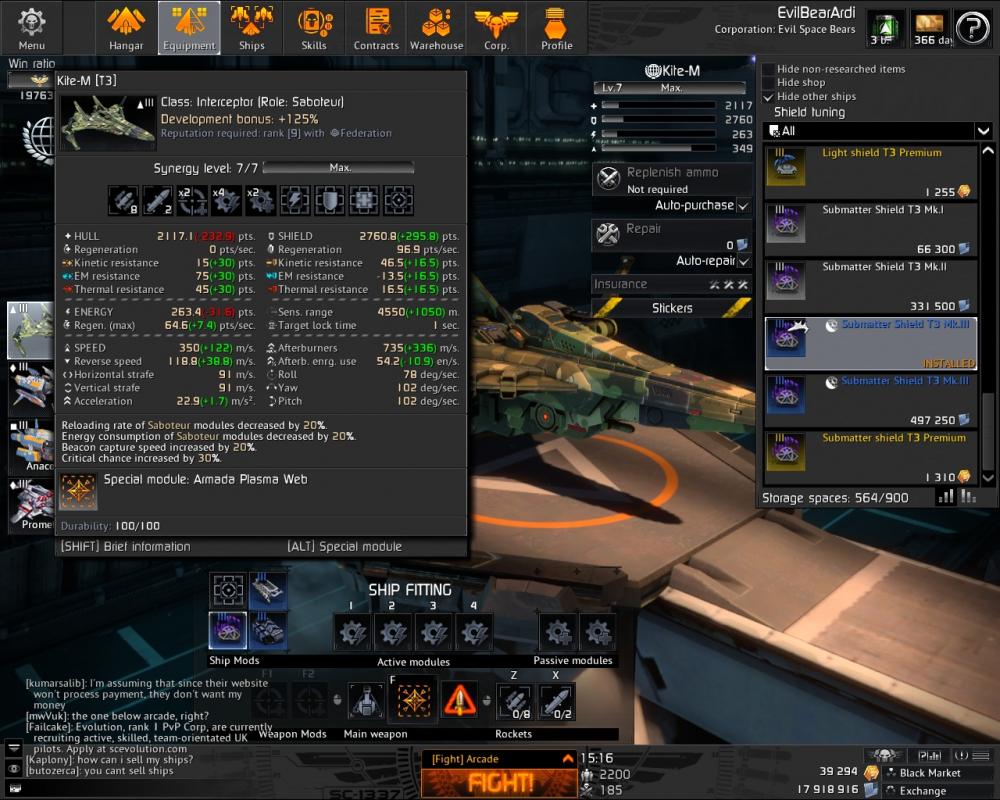
Task: Open the All filter dropdown
Action: 877,131
